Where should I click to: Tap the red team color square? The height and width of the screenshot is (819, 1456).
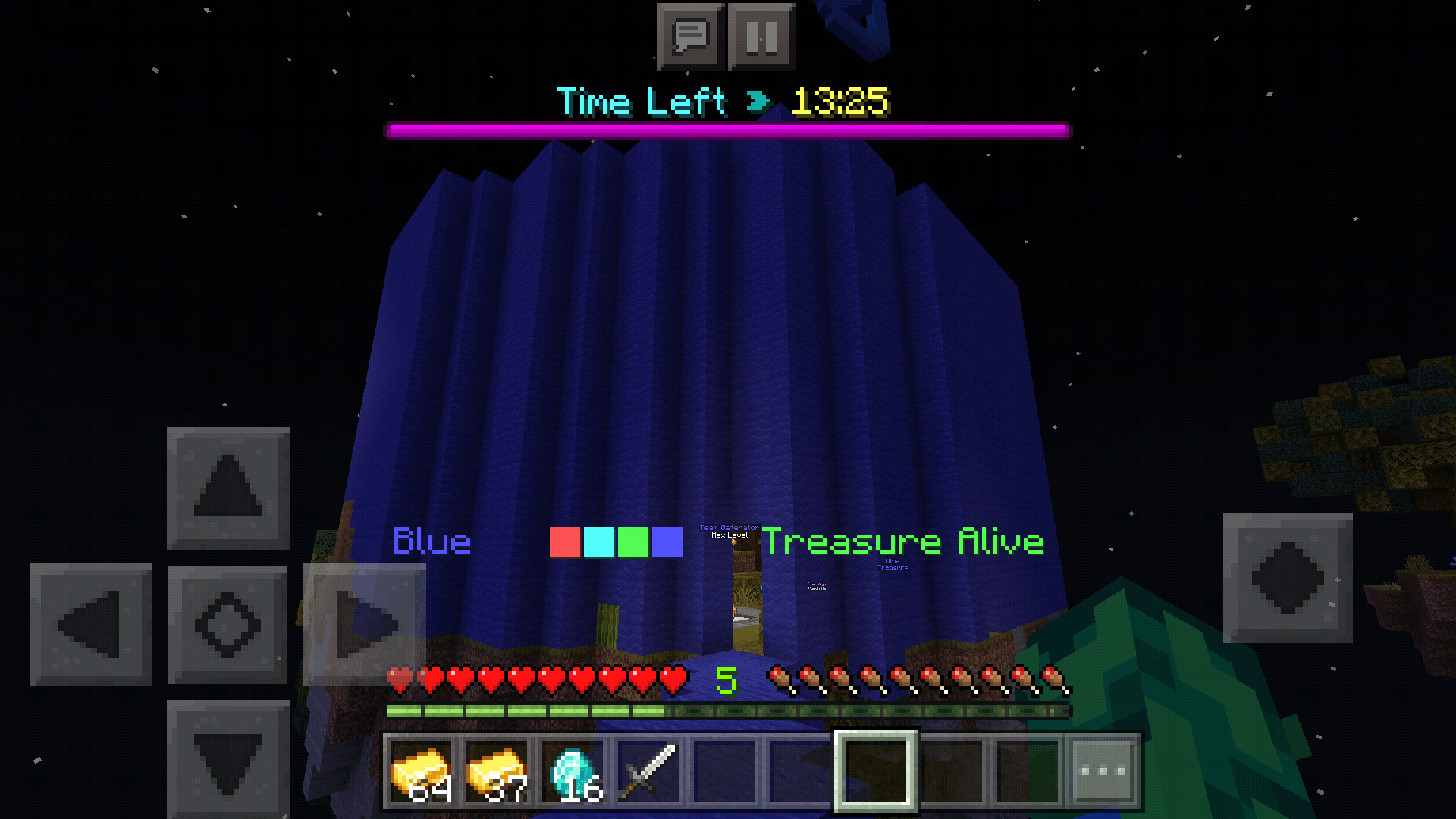tap(564, 542)
